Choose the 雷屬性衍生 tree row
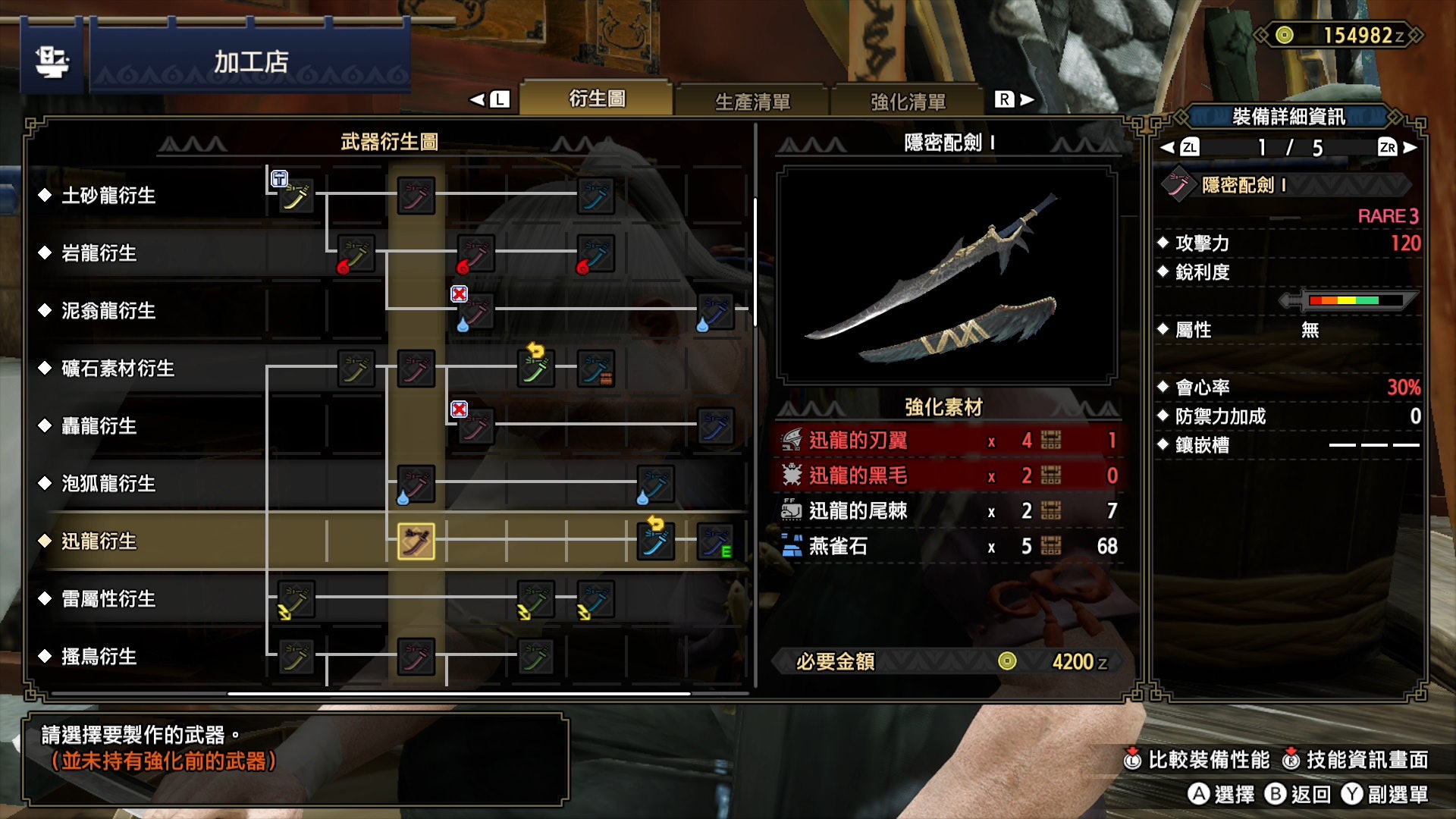 [x=108, y=599]
